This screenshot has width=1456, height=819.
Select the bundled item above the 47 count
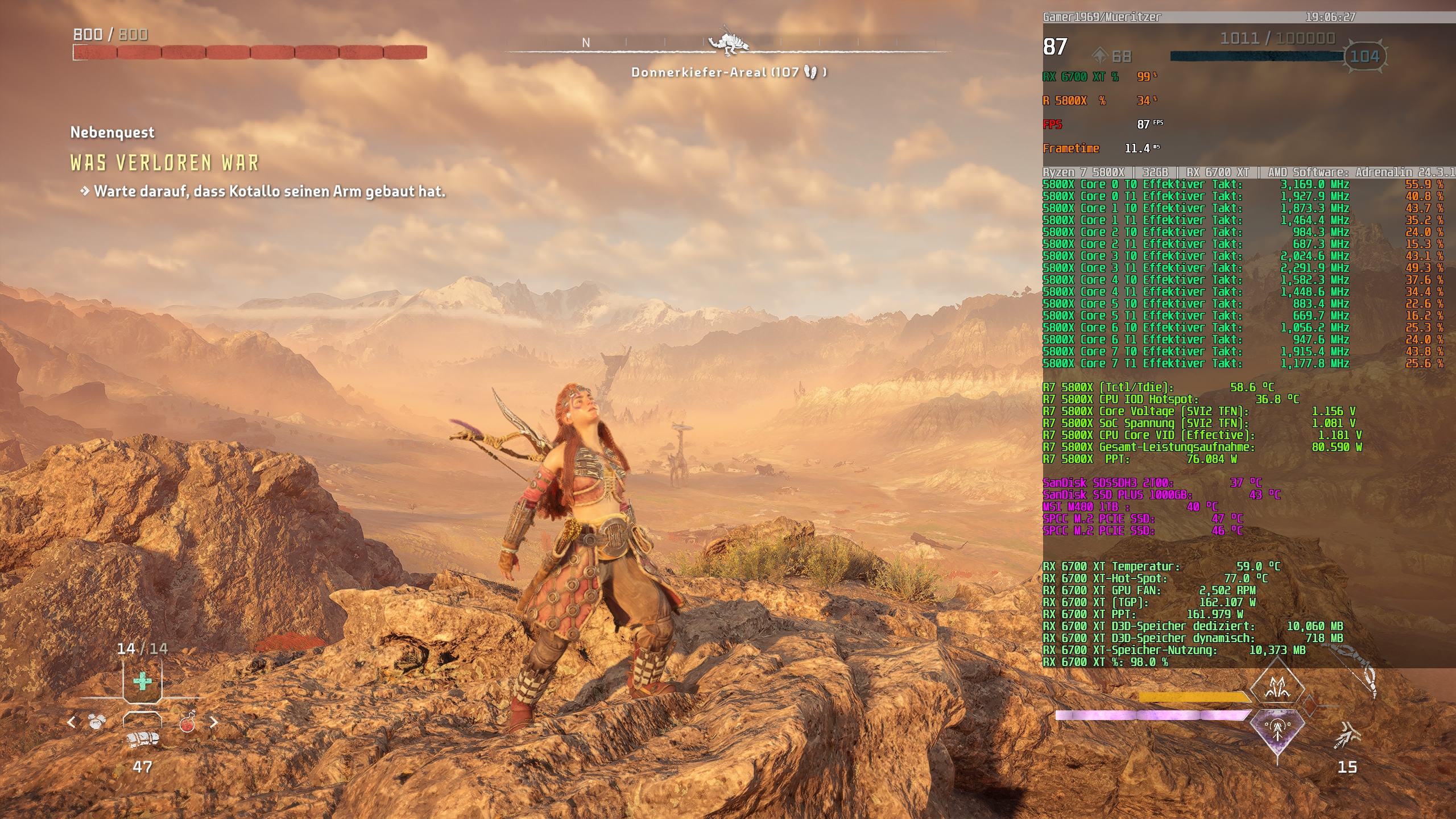point(142,739)
